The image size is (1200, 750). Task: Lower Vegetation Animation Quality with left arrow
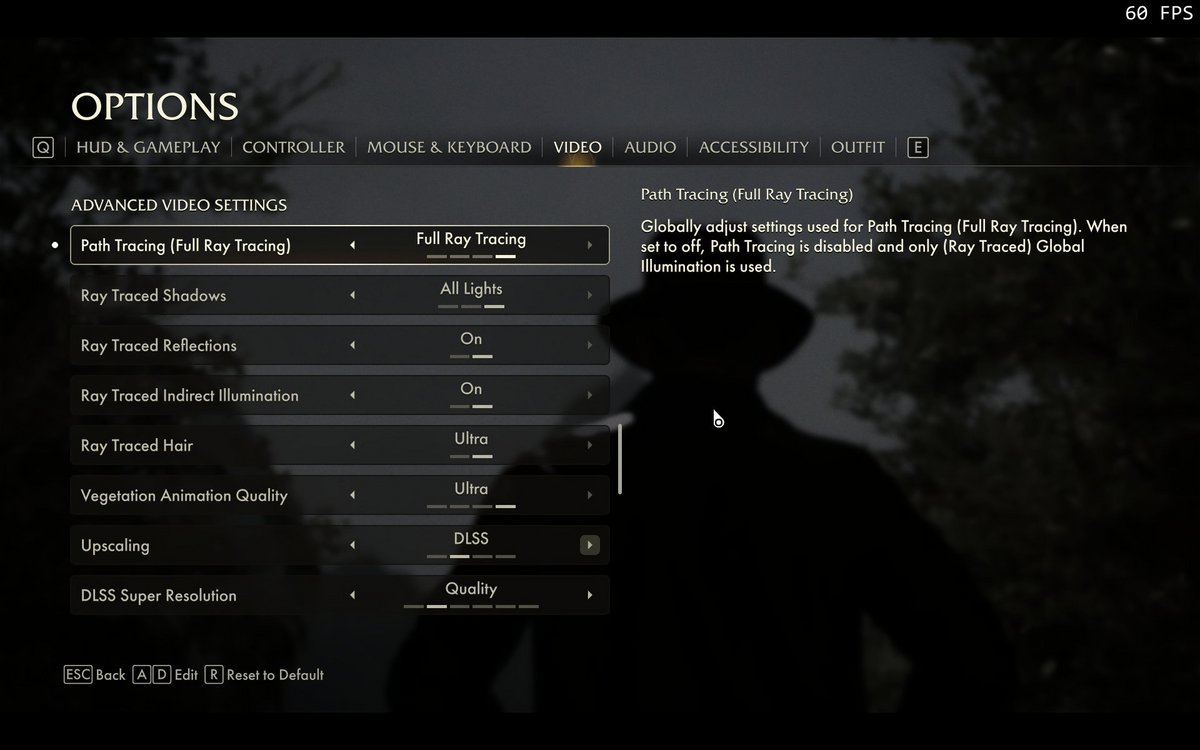pos(352,495)
